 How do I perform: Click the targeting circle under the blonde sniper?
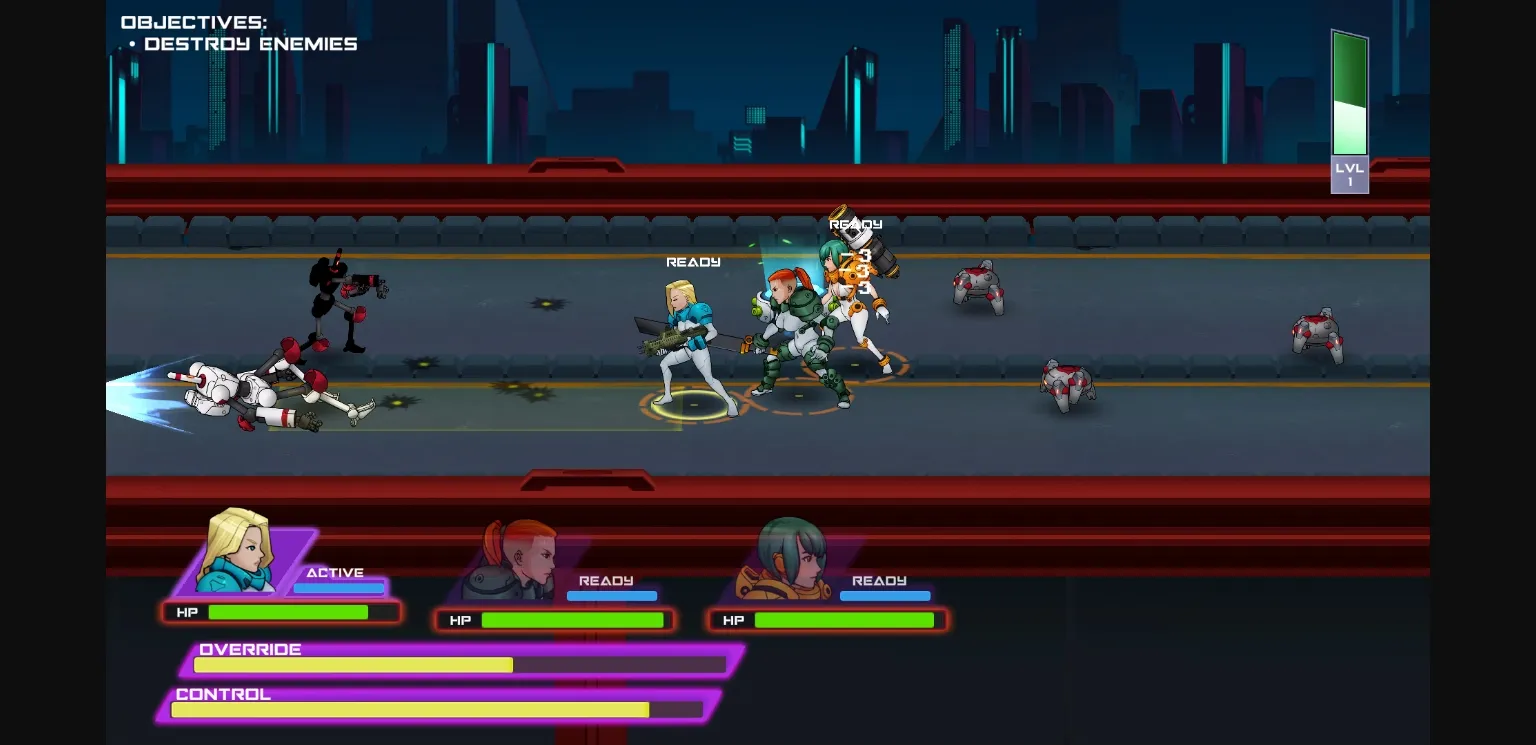pyautogui.click(x=690, y=405)
